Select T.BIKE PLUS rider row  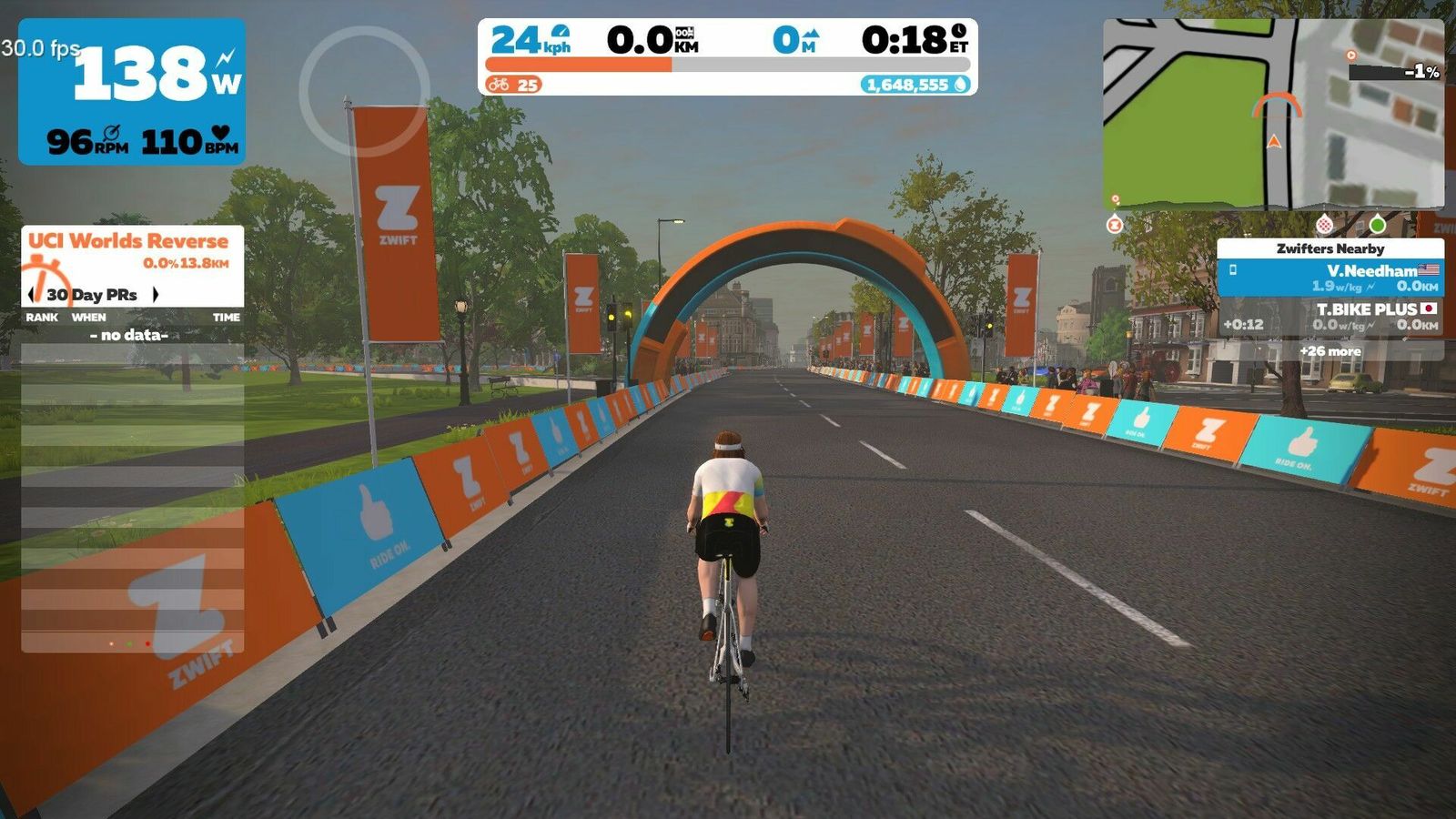point(1330,317)
